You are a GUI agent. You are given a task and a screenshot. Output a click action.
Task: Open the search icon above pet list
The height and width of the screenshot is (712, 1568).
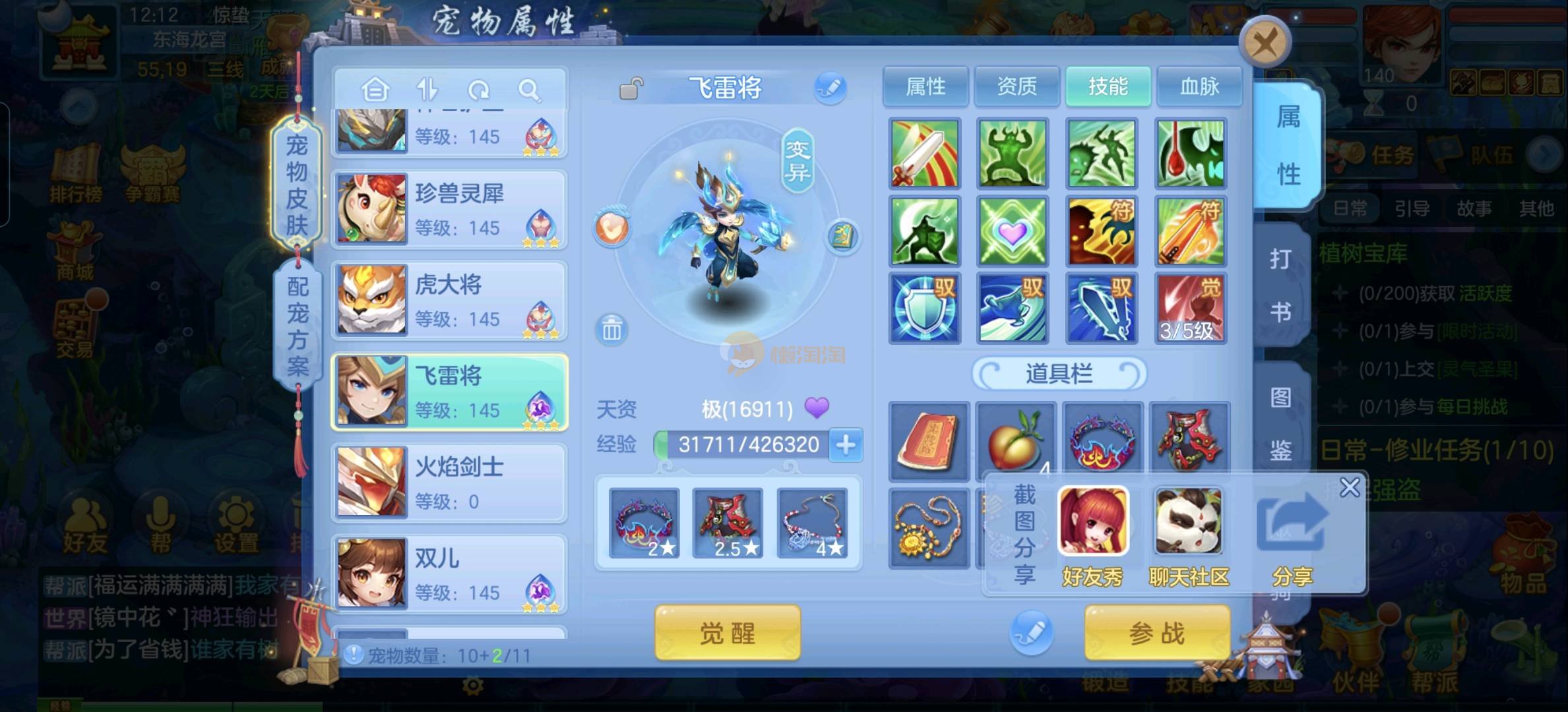pyautogui.click(x=529, y=90)
